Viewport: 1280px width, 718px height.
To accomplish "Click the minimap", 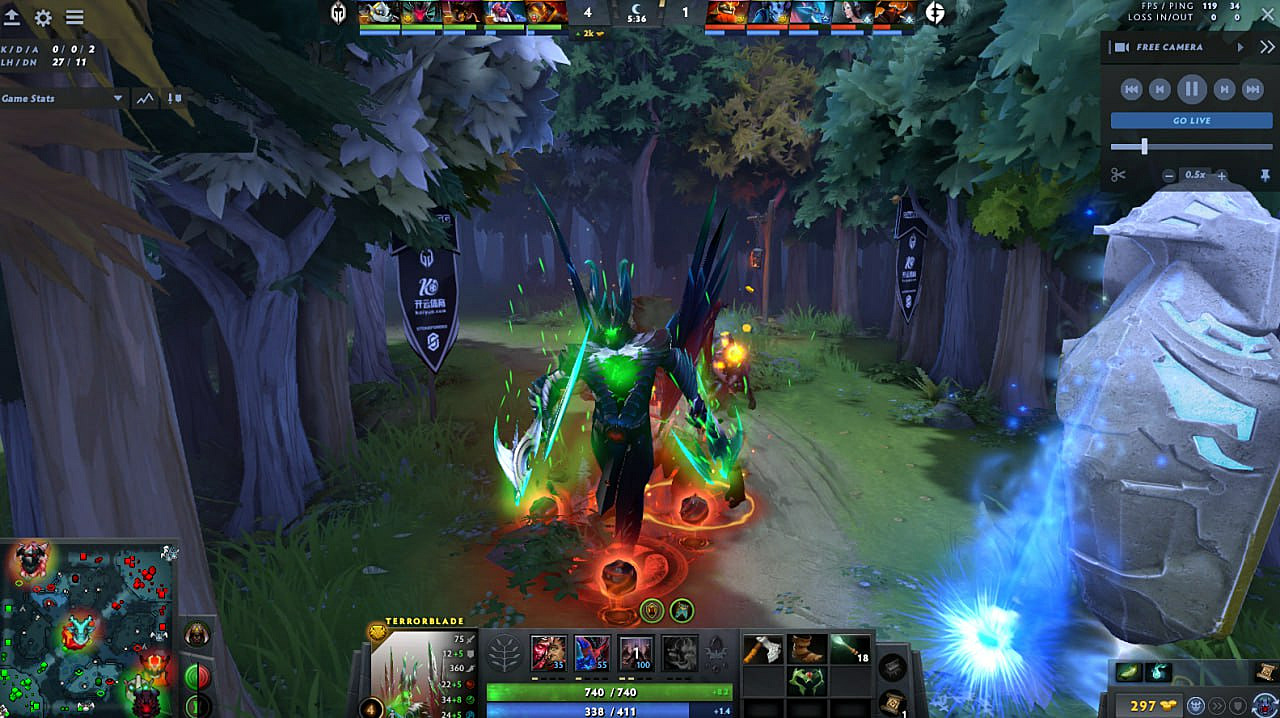I will coord(88,628).
